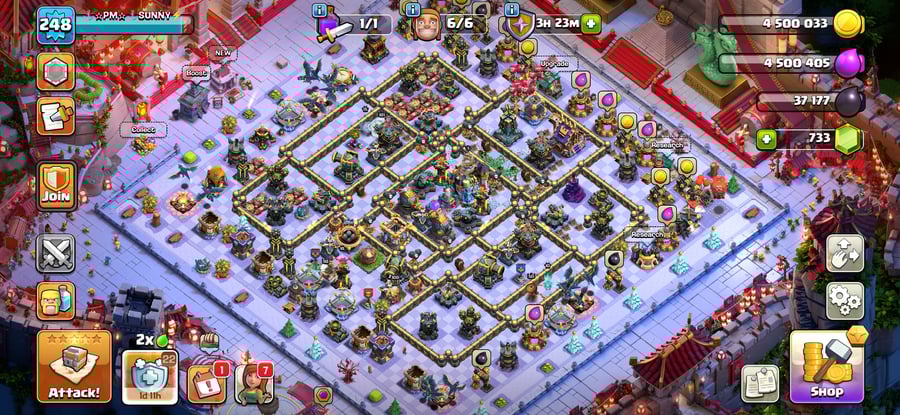Open the character portrait with 7 notifications

[254, 383]
